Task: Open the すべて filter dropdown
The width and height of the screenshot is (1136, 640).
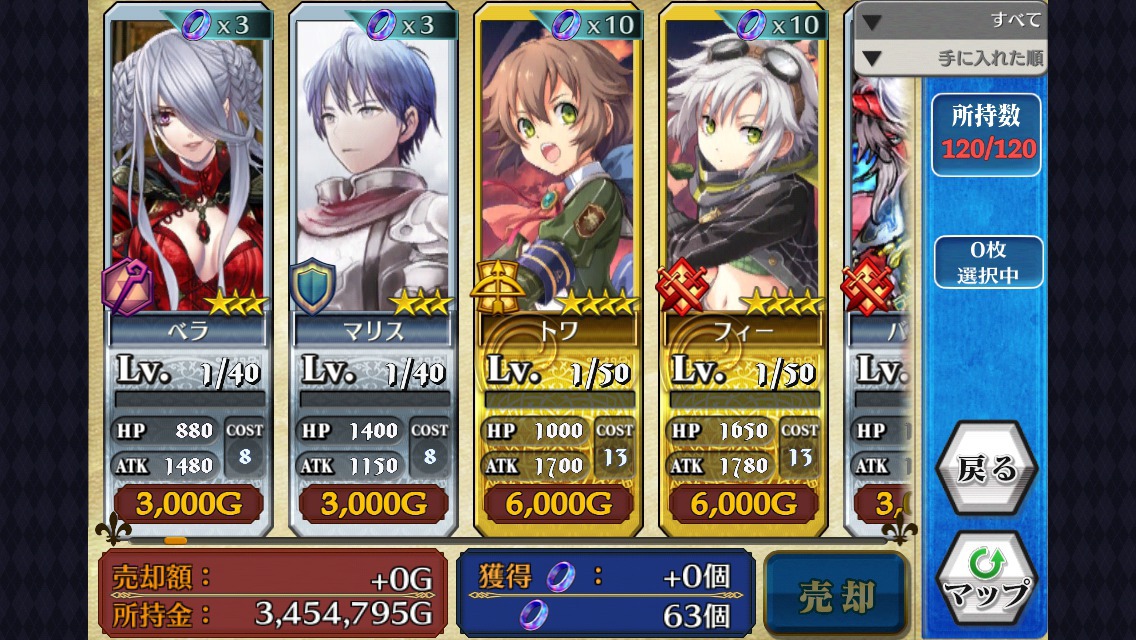Action: click(x=950, y=21)
